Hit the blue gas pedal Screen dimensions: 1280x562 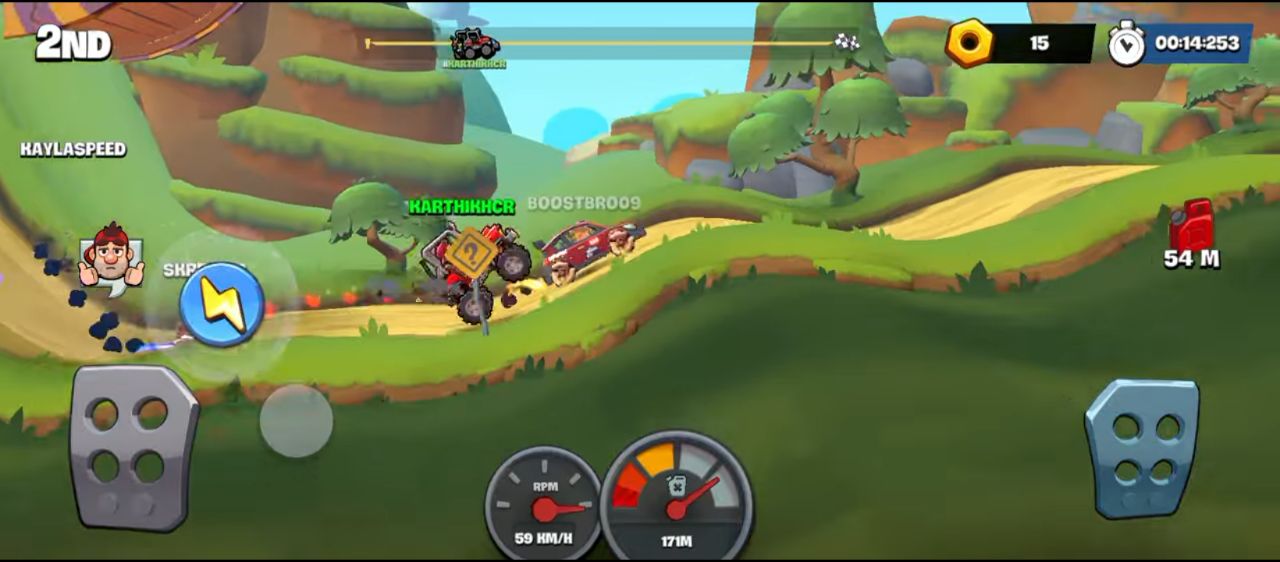tap(1143, 448)
